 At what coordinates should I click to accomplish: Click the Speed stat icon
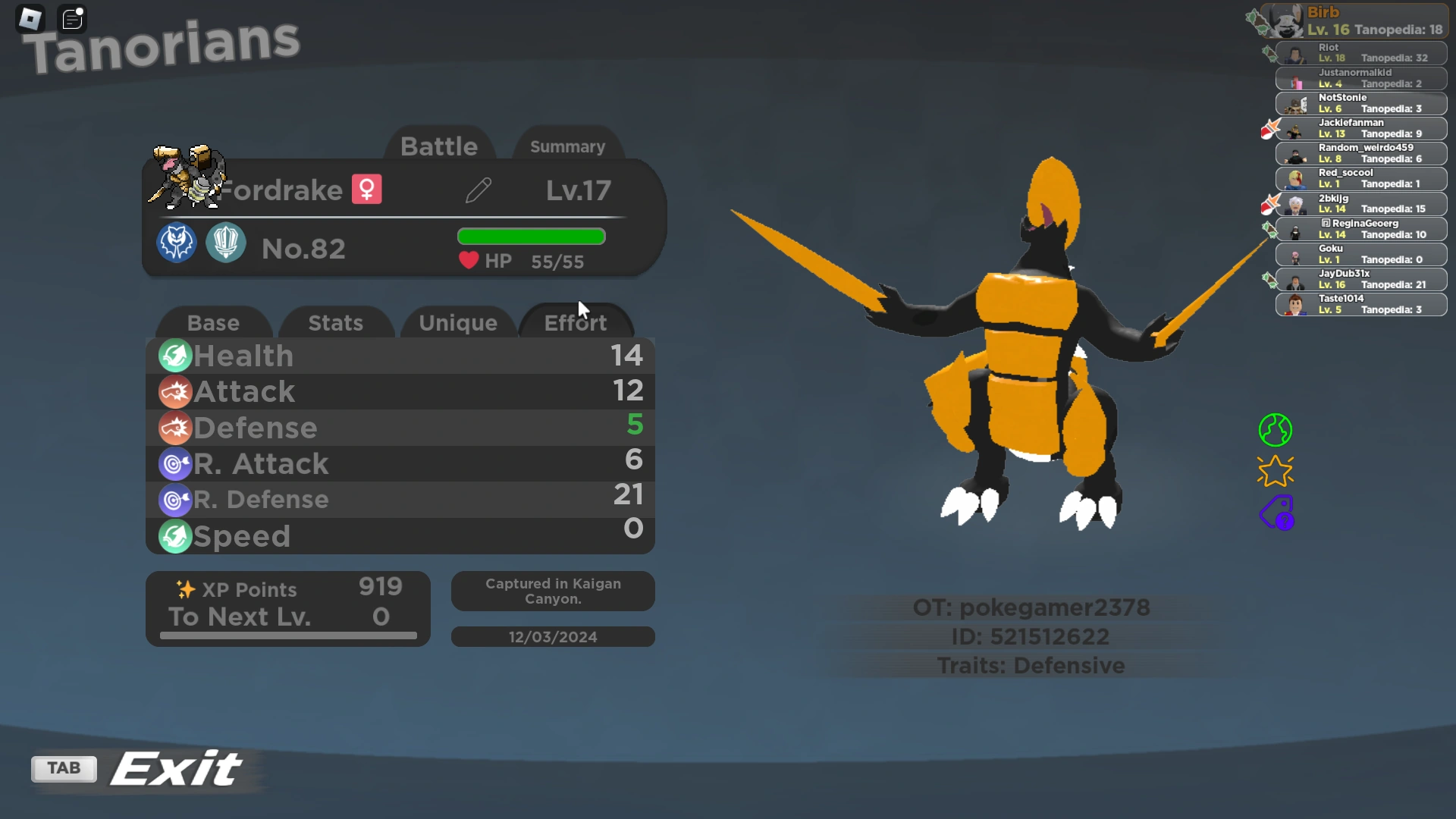(174, 536)
